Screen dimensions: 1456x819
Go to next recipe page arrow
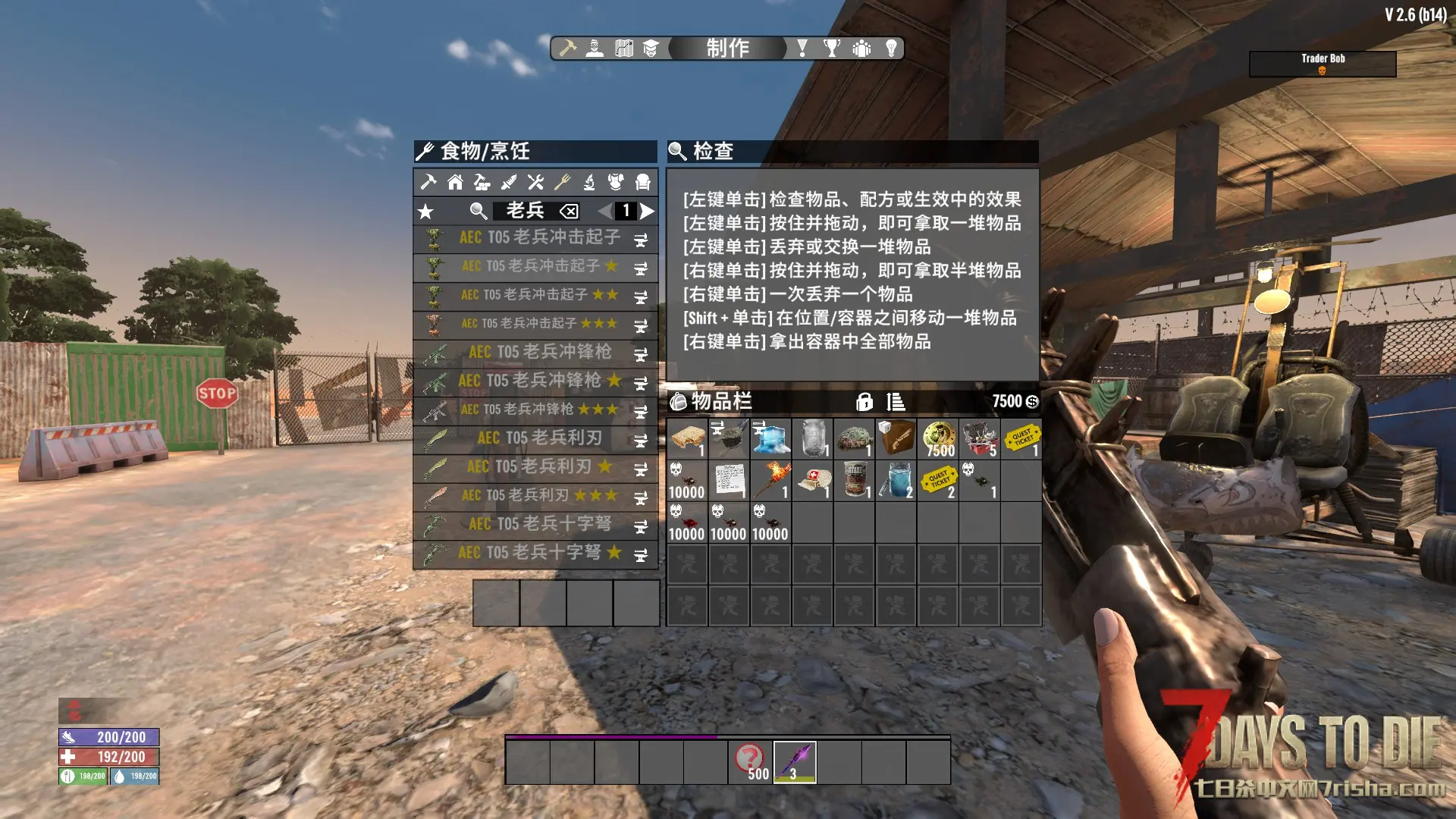(647, 211)
